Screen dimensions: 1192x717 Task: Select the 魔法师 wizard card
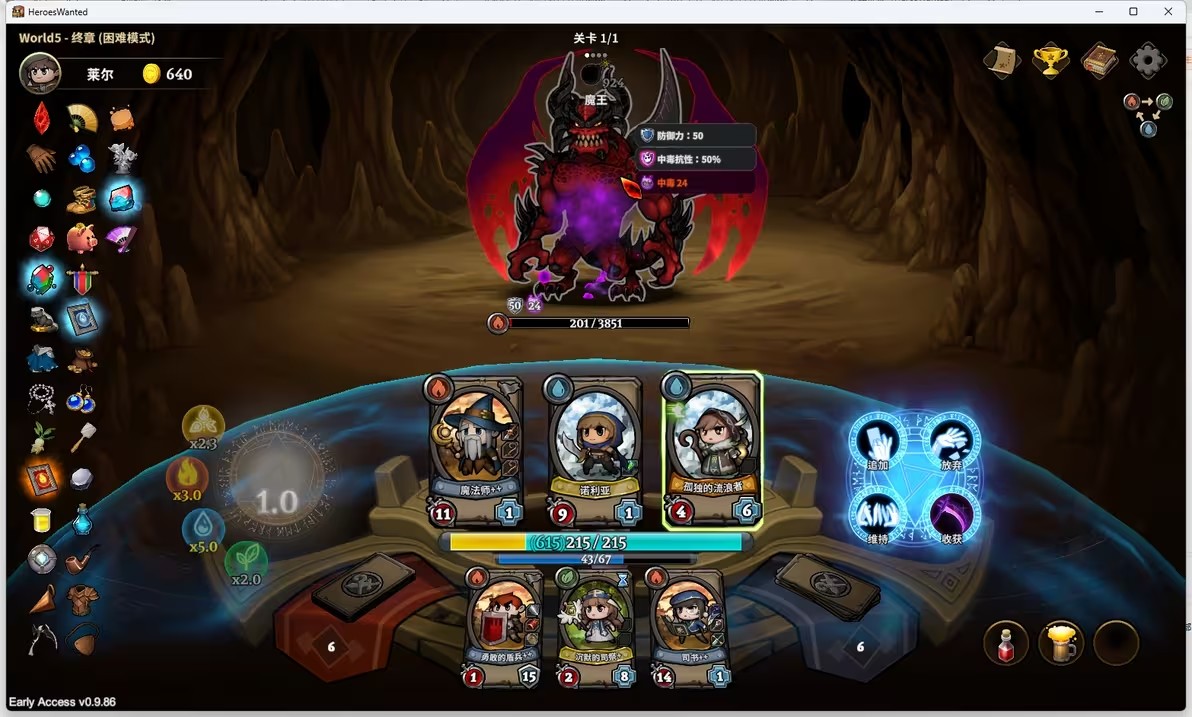click(476, 450)
